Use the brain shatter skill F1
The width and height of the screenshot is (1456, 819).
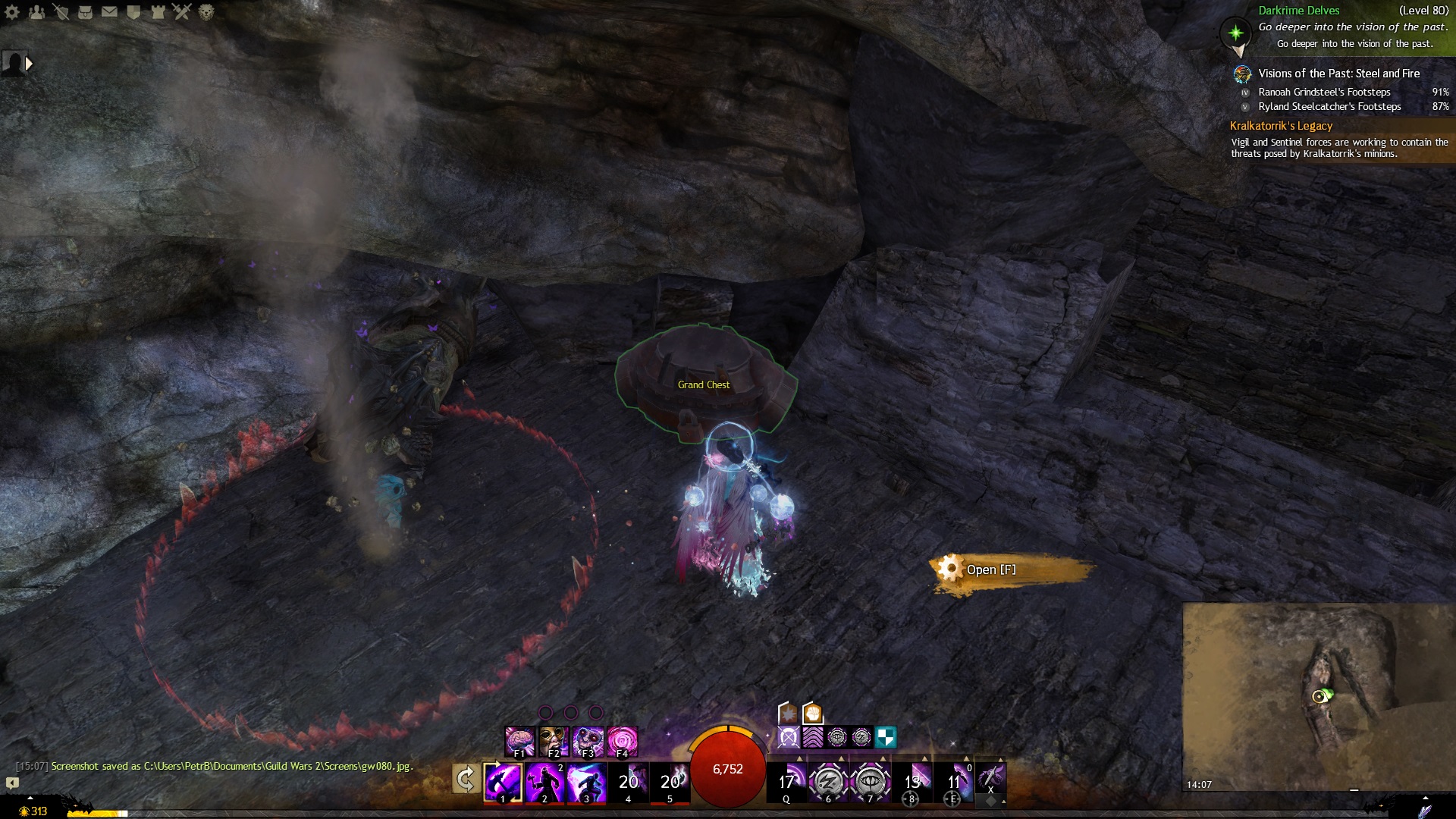(520, 741)
